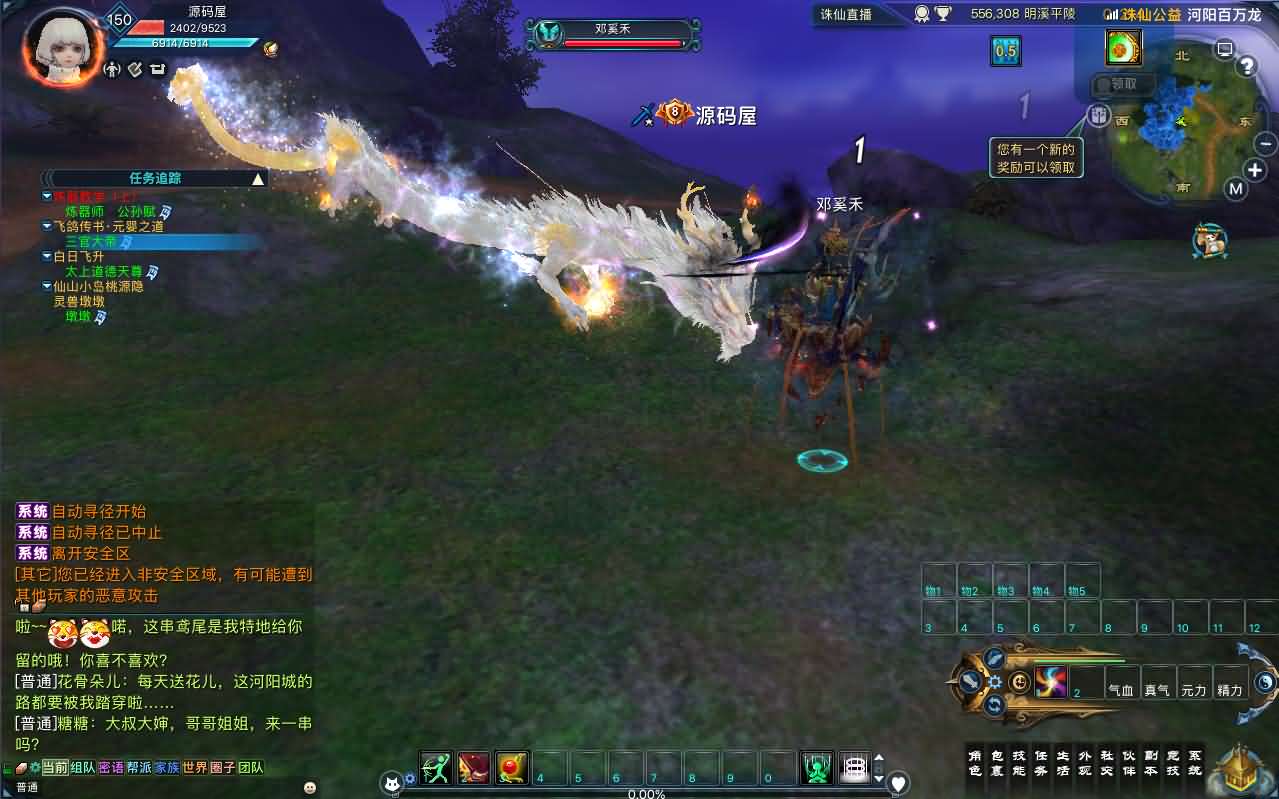Open the 诛仙直播 livestream button

846,14
